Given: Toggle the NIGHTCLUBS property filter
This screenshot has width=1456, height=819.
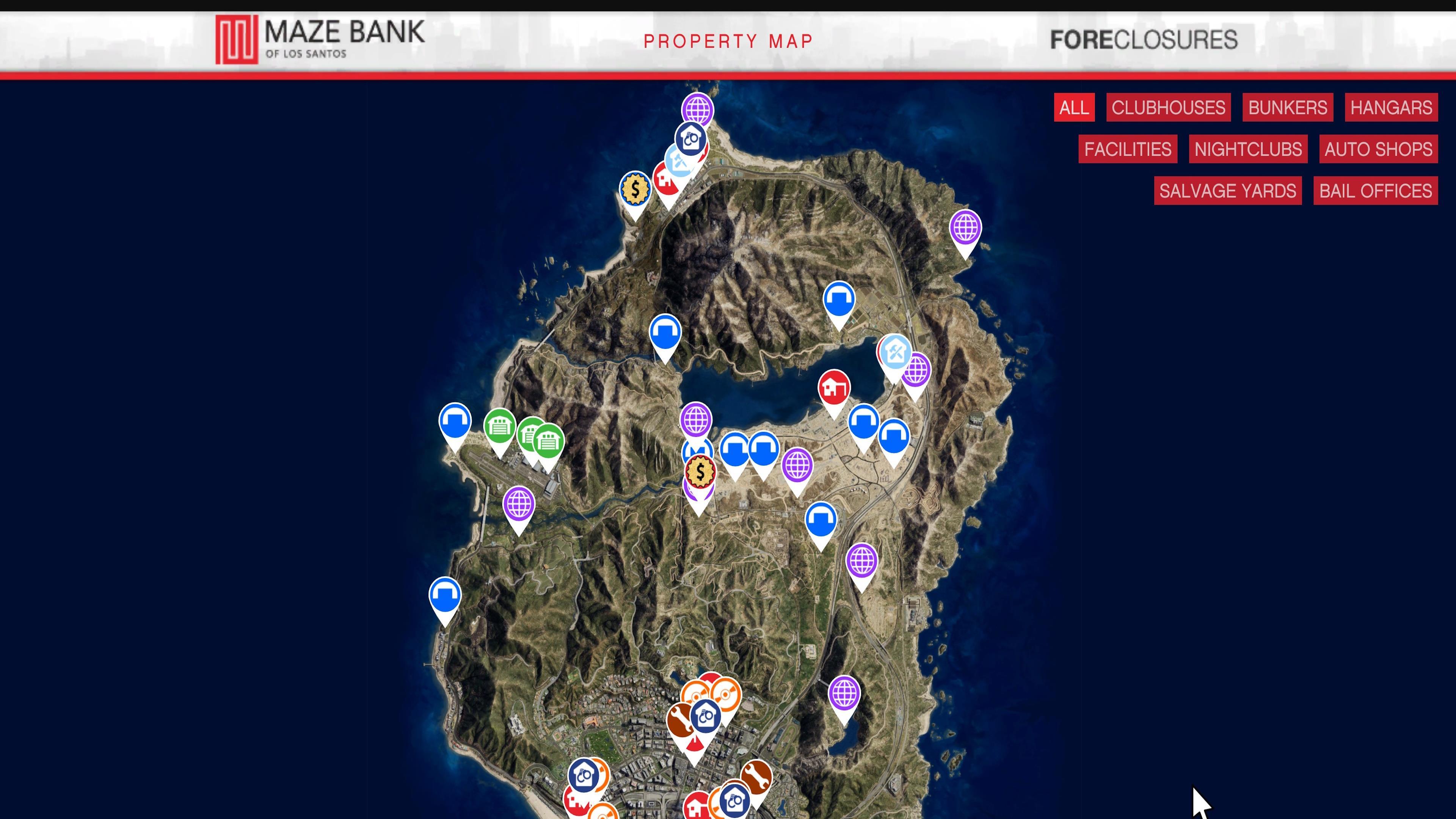Looking at the screenshot, I should [1248, 149].
